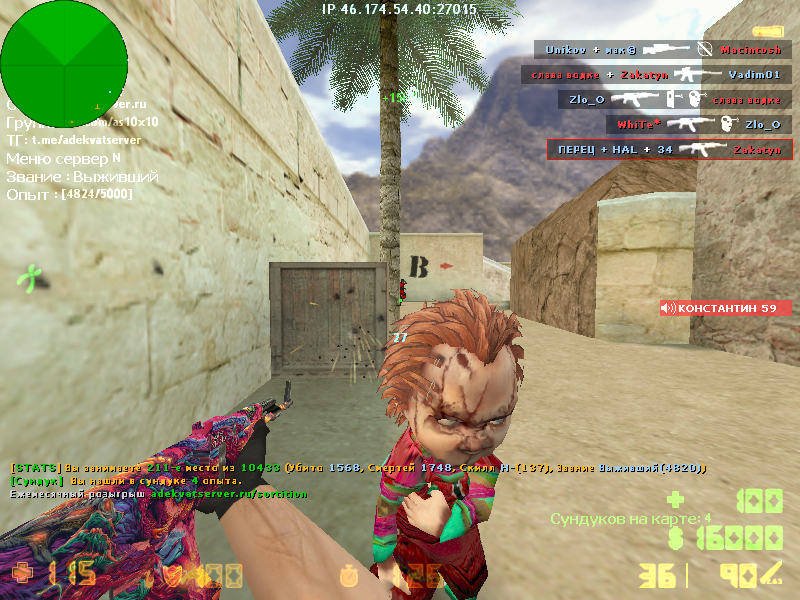Open the adekvatserver.ru link in chat
The height and width of the screenshot is (600, 800).
point(228,494)
